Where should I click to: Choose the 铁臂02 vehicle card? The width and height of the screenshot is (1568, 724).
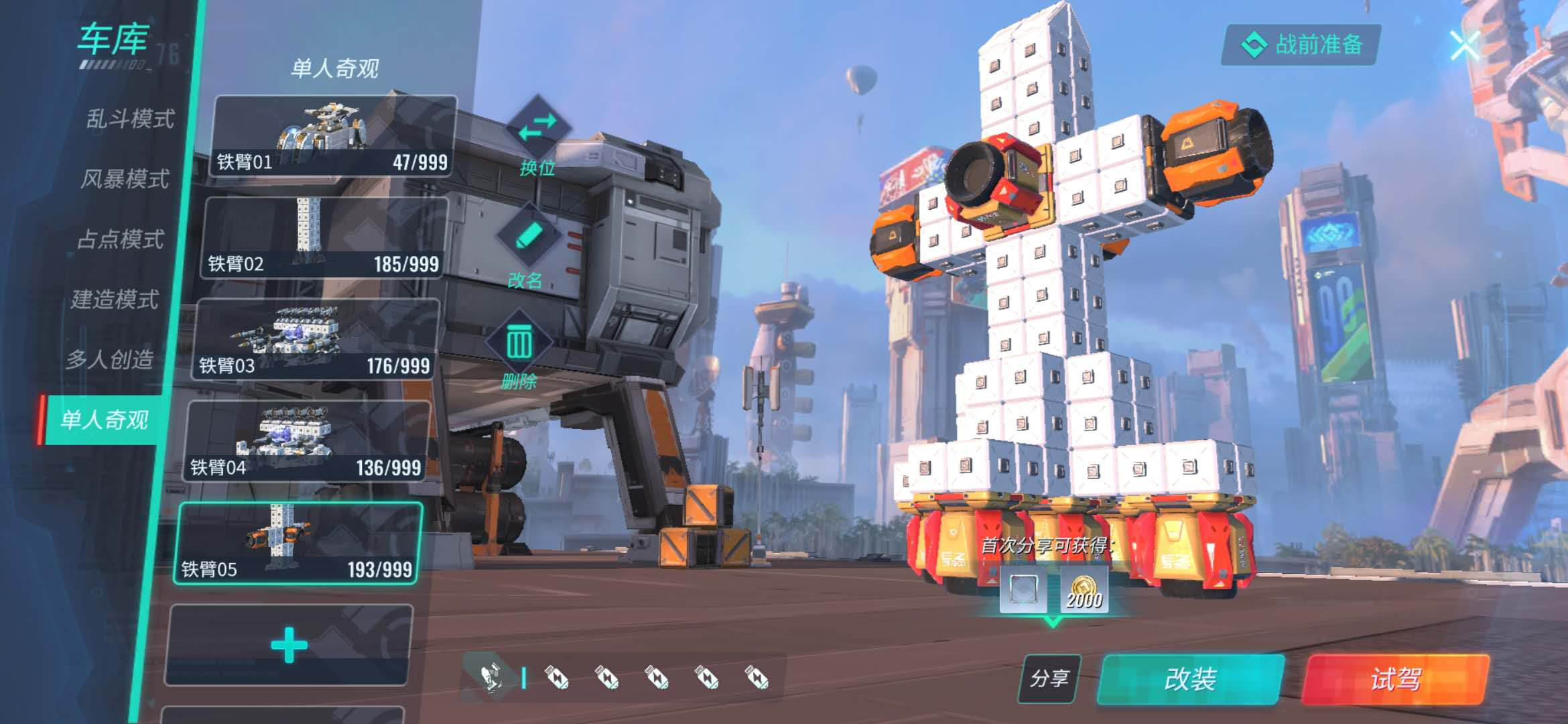[324, 239]
